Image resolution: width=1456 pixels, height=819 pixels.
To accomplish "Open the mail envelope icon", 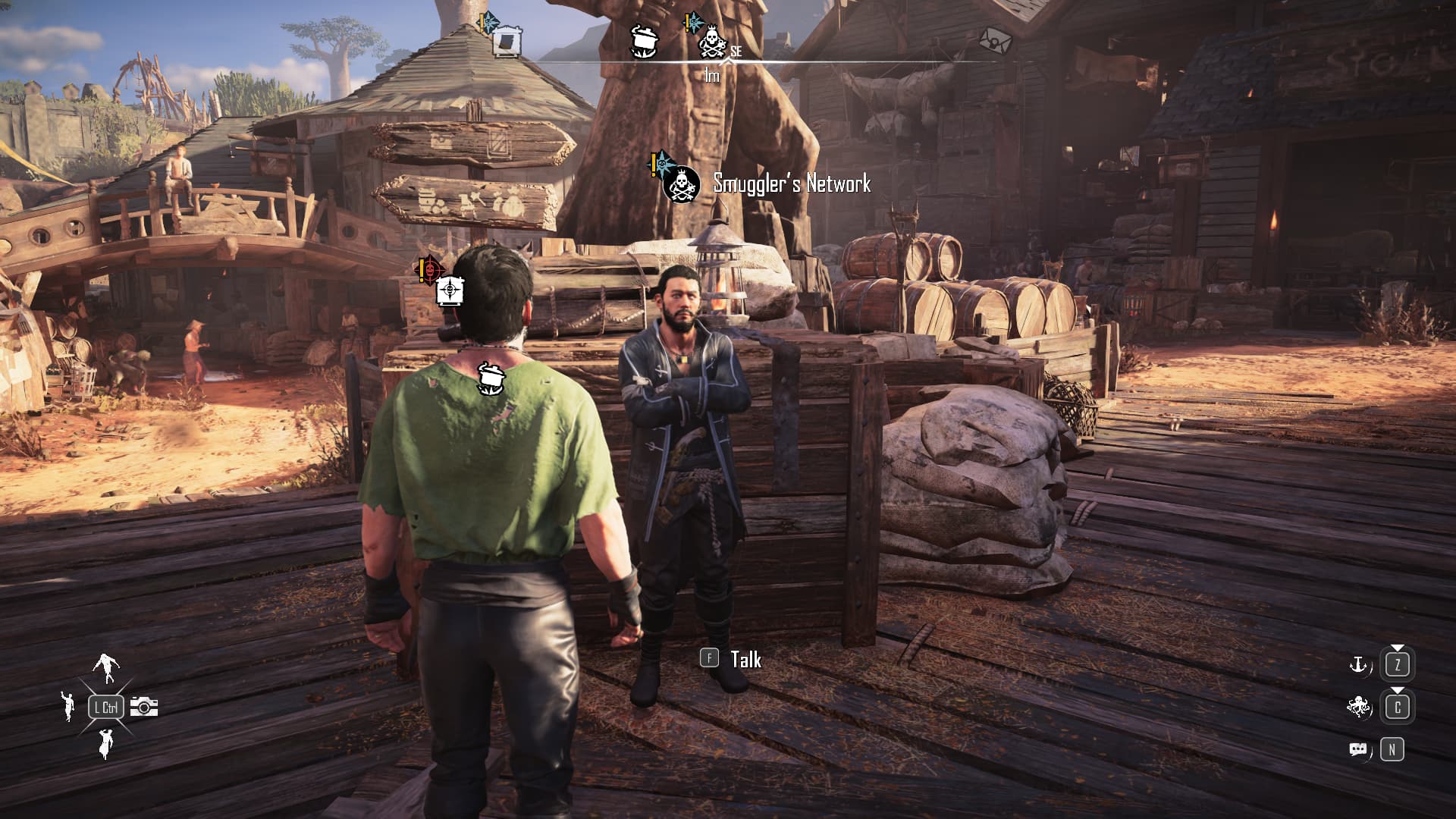I will 995,40.
